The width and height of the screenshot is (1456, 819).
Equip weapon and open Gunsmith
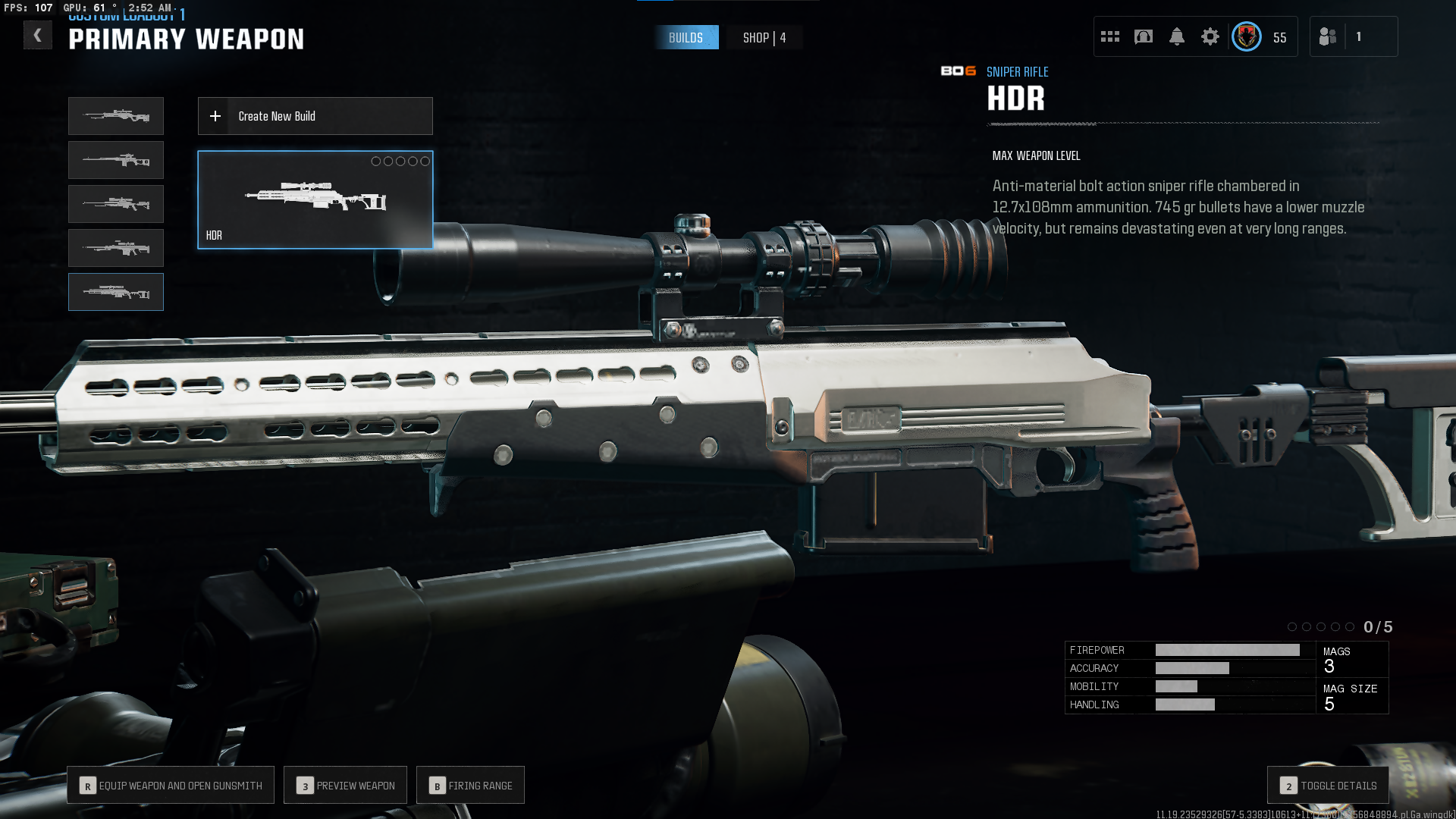tap(171, 786)
